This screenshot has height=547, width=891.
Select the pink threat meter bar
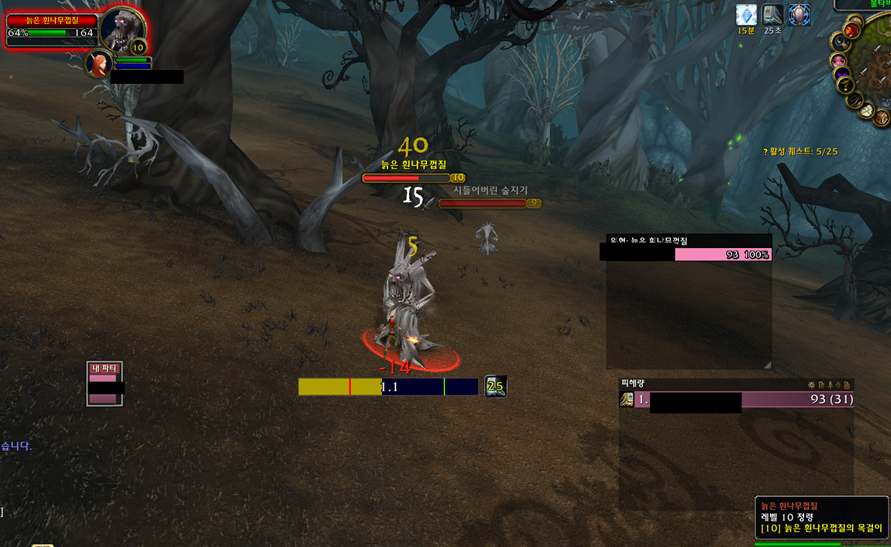point(722,255)
